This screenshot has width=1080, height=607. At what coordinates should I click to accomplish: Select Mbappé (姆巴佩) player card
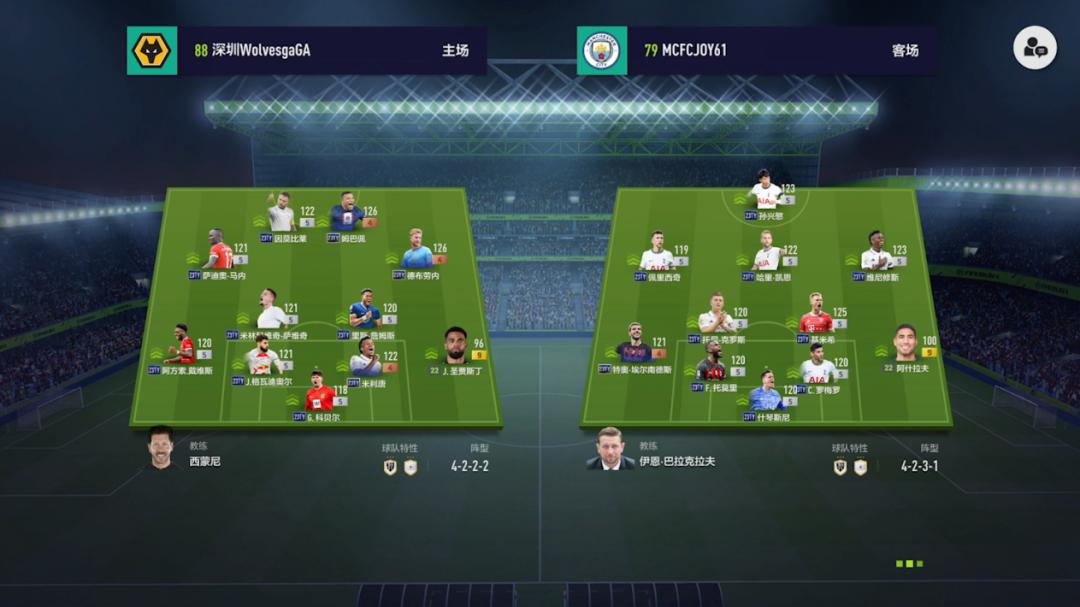[347, 214]
